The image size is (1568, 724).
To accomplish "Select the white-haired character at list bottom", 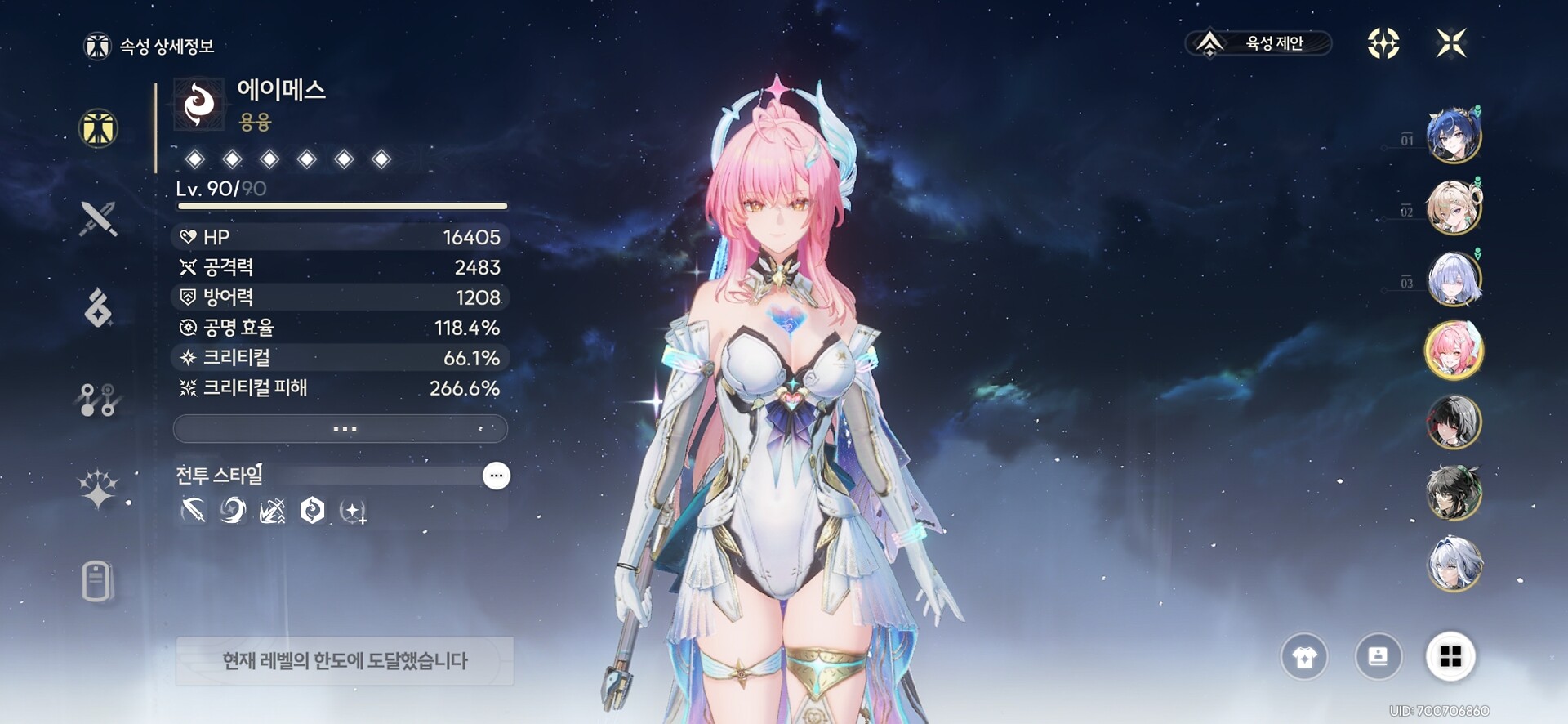I will coord(1453,564).
